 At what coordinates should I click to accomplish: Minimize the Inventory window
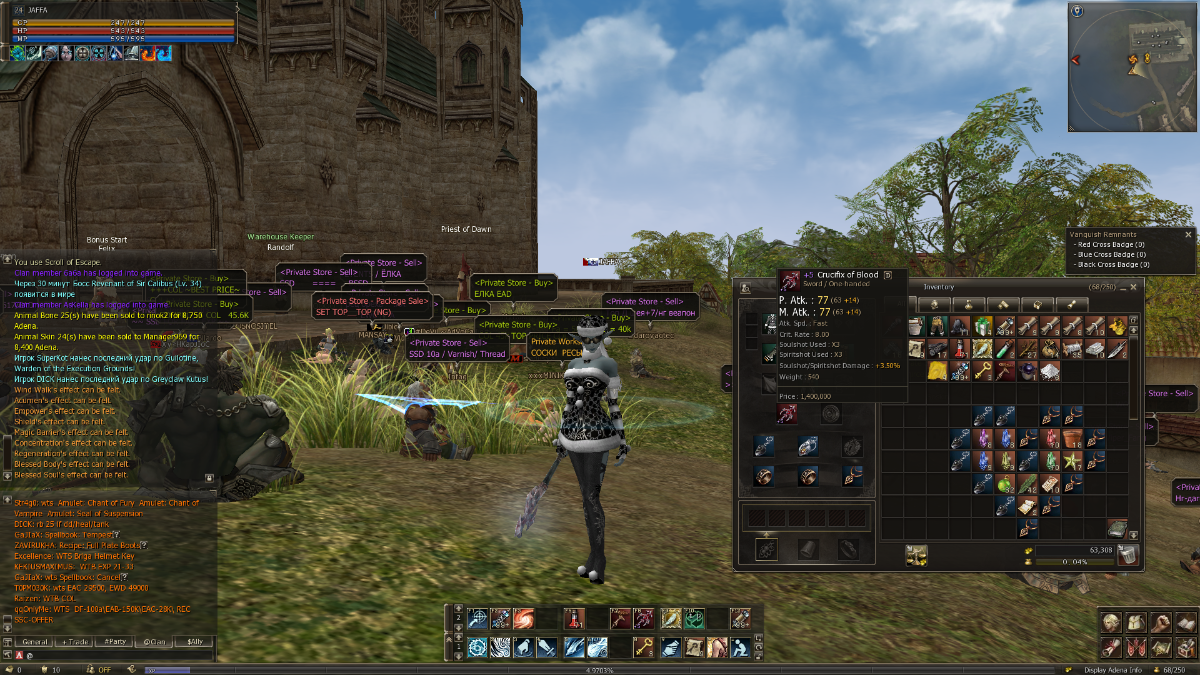[1121, 287]
